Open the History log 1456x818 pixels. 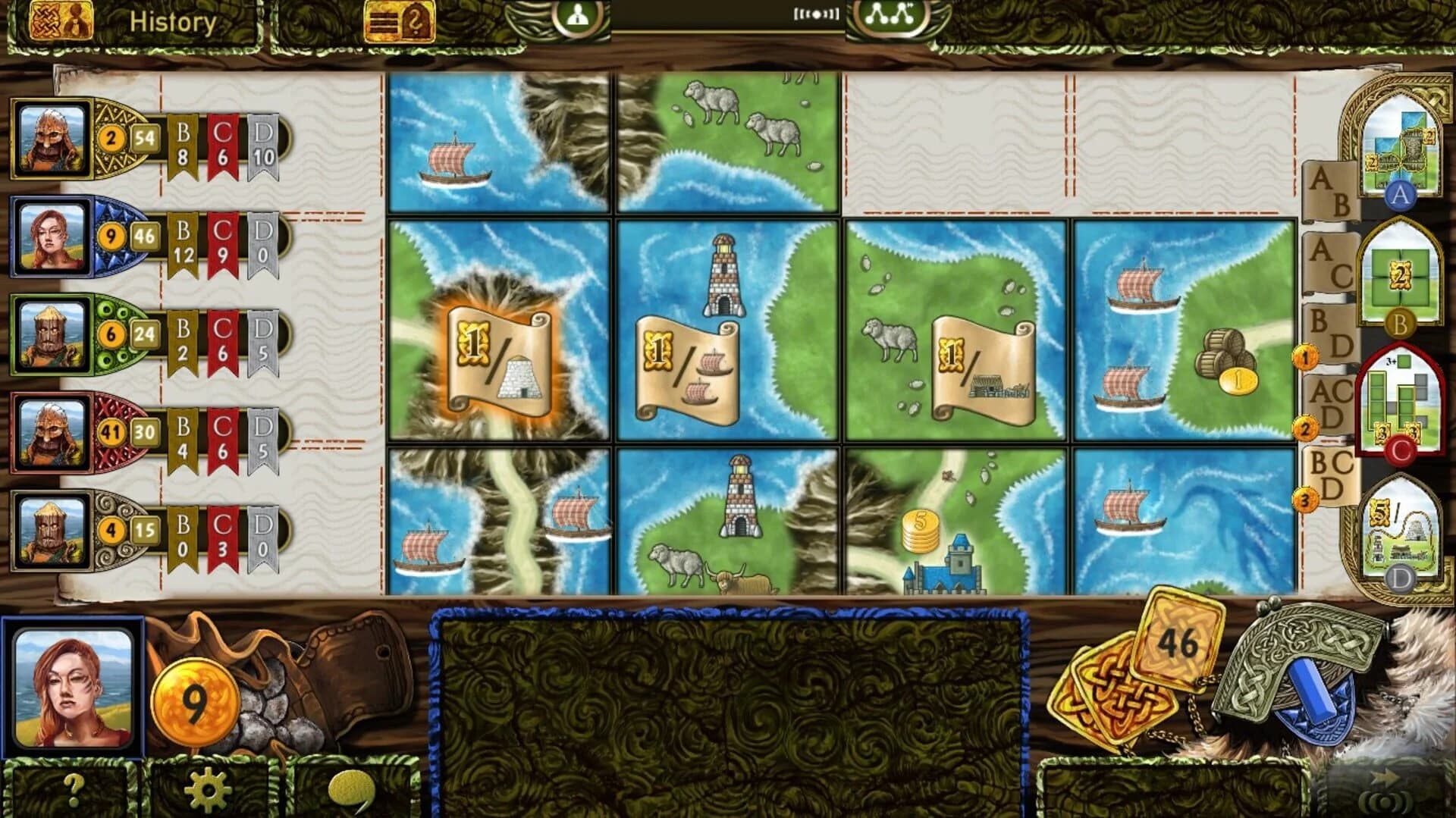pyautogui.click(x=174, y=20)
